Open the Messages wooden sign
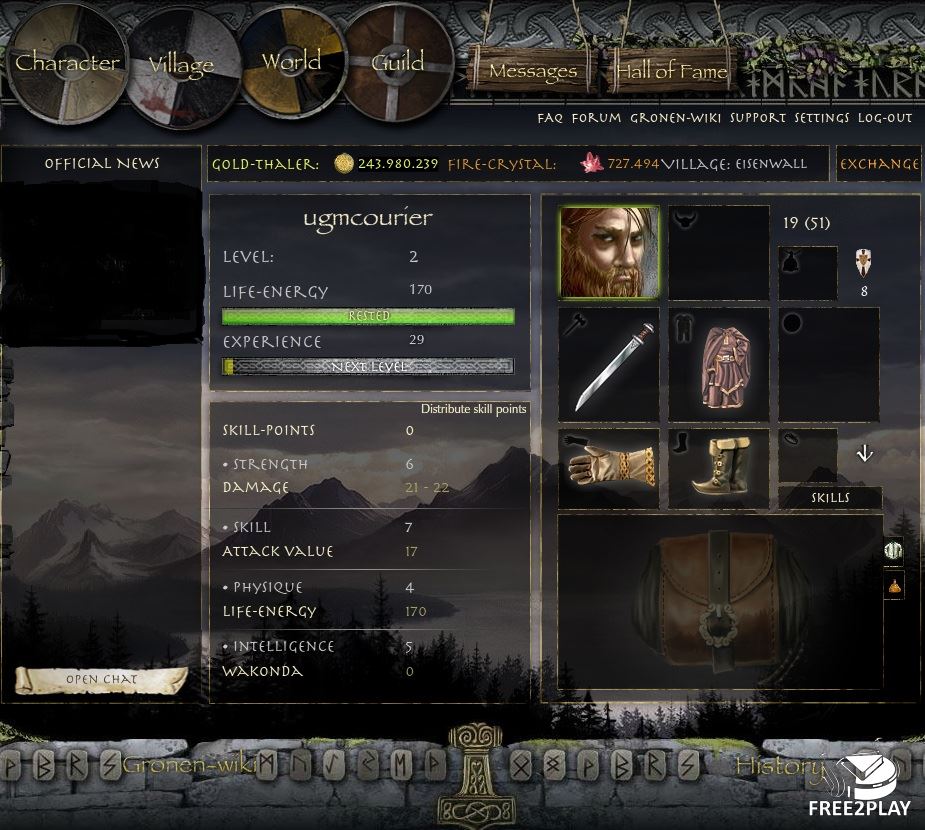This screenshot has width=925, height=830. click(532, 72)
